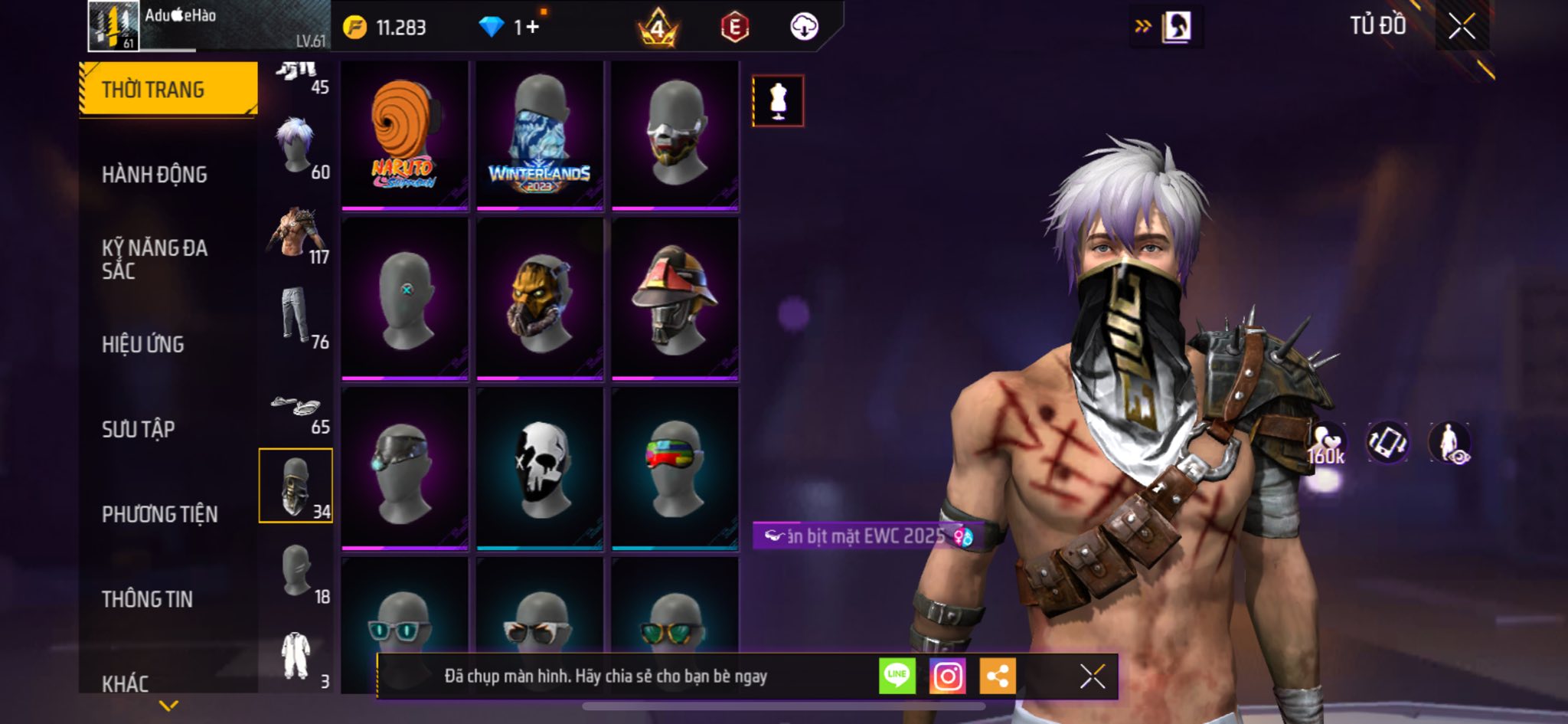Equip the white skull face mask
The height and width of the screenshot is (724, 1568).
(539, 468)
